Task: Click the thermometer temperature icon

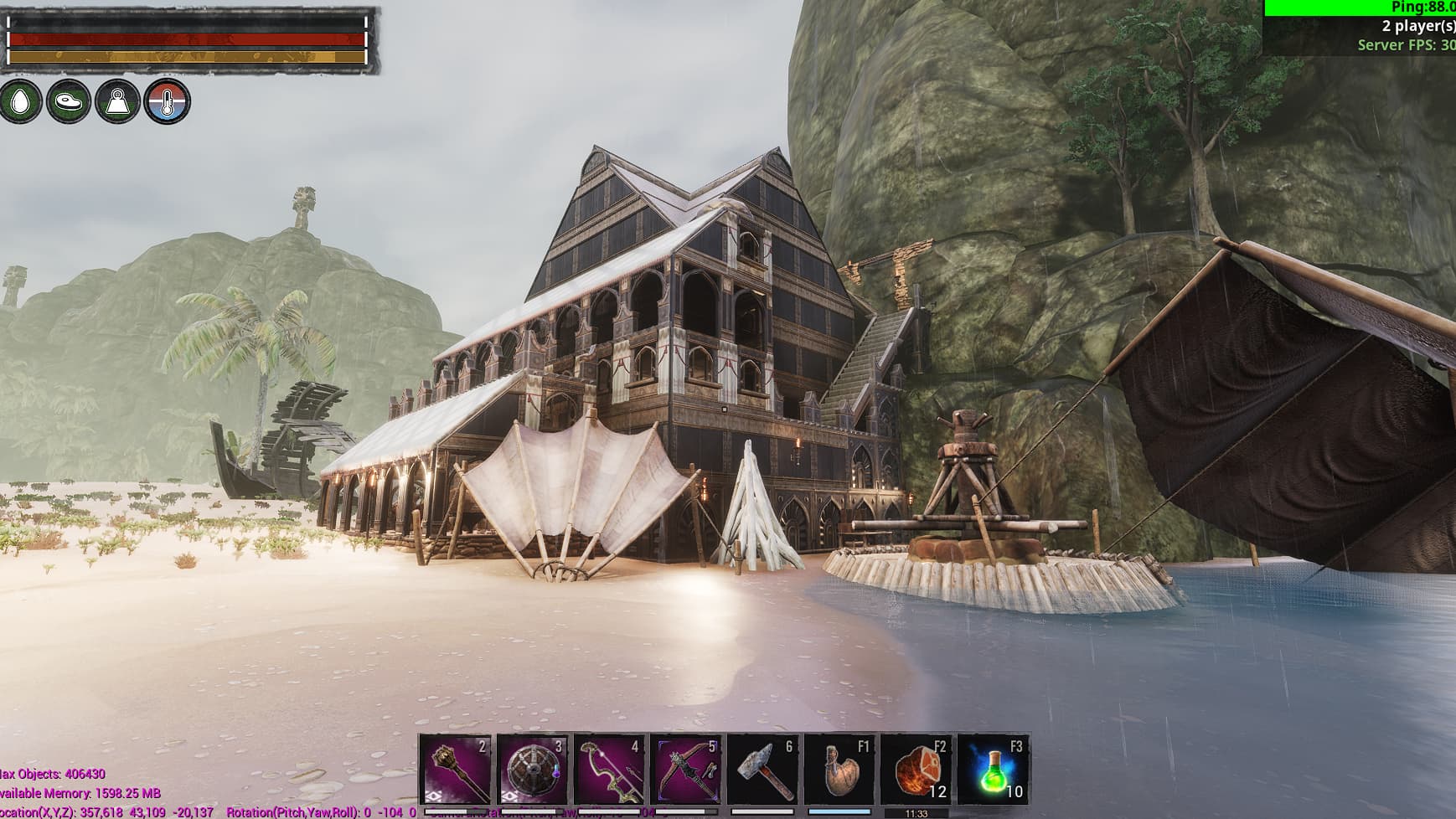Action: 167,102
